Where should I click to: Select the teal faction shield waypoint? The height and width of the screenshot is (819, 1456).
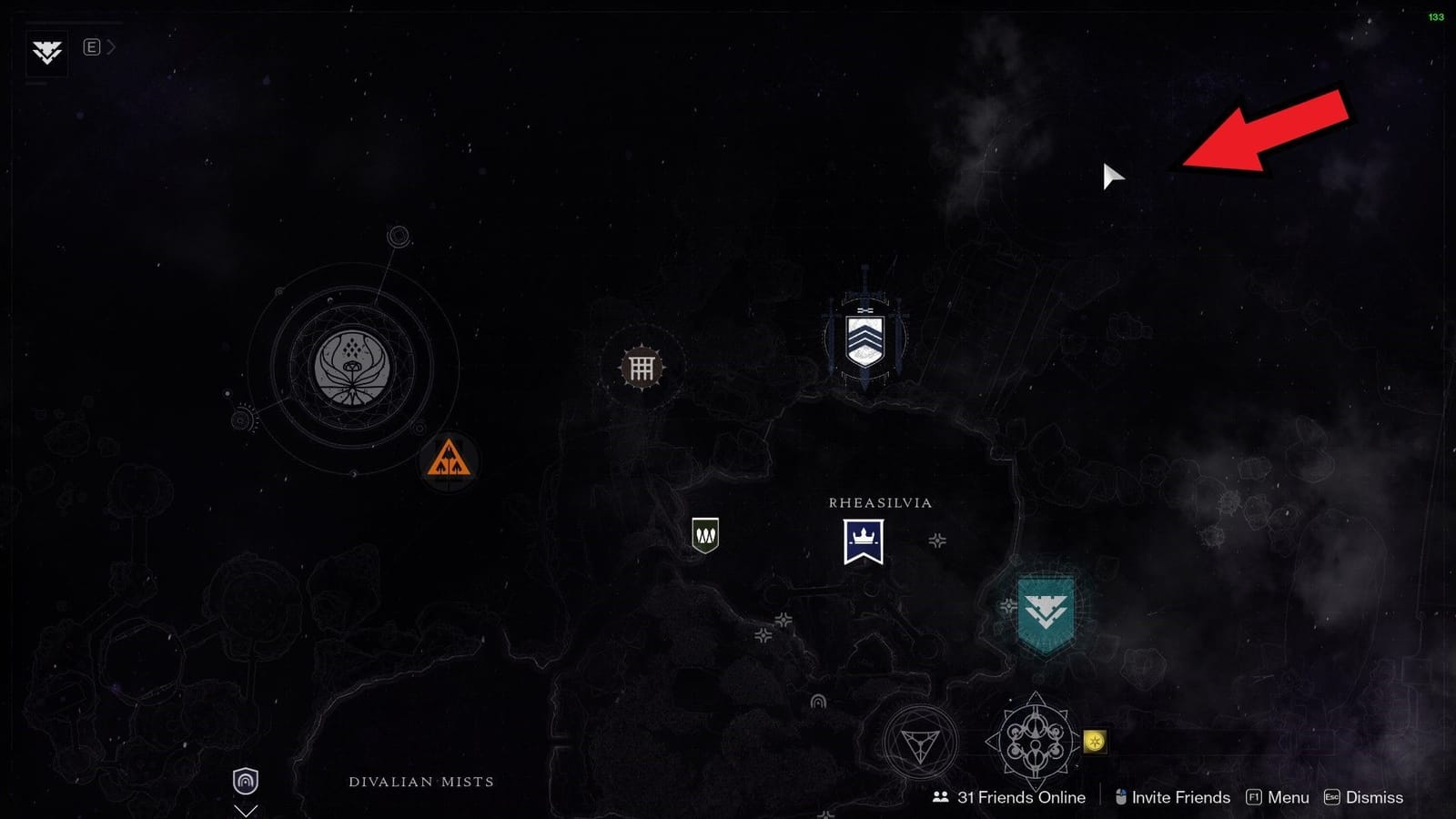click(x=1048, y=612)
